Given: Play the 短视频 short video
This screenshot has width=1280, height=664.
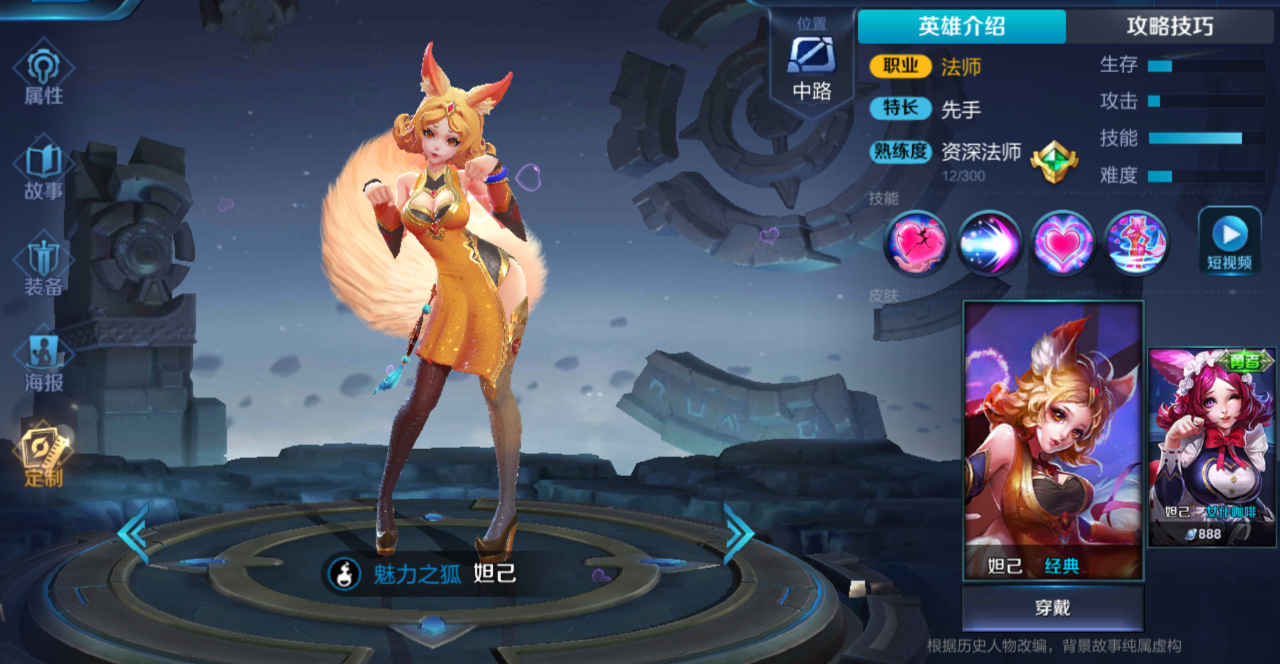Looking at the screenshot, I should tap(1229, 242).
